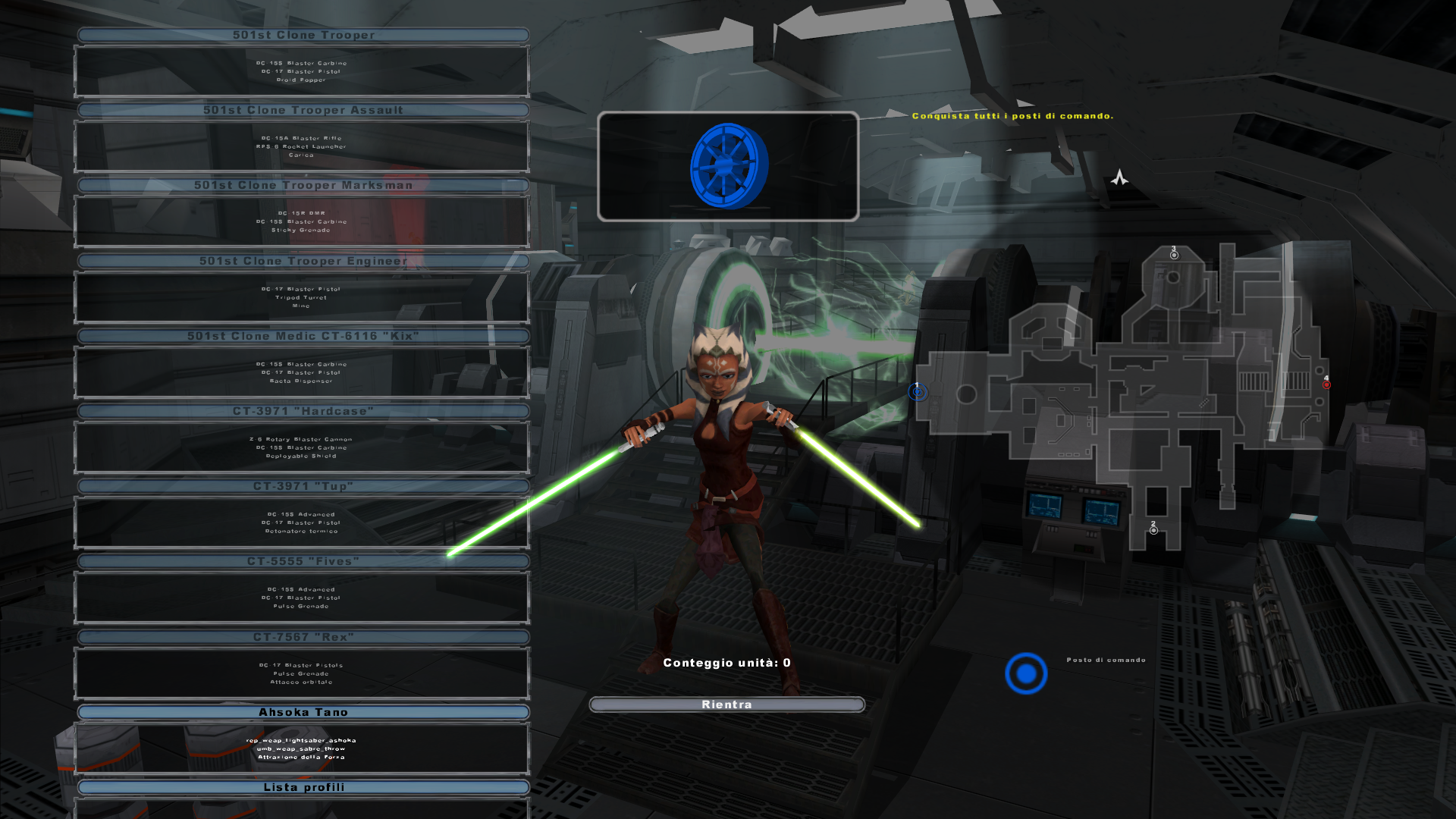
Task: Select the "Hardcase" rotary cannon unit
Action: point(303,411)
